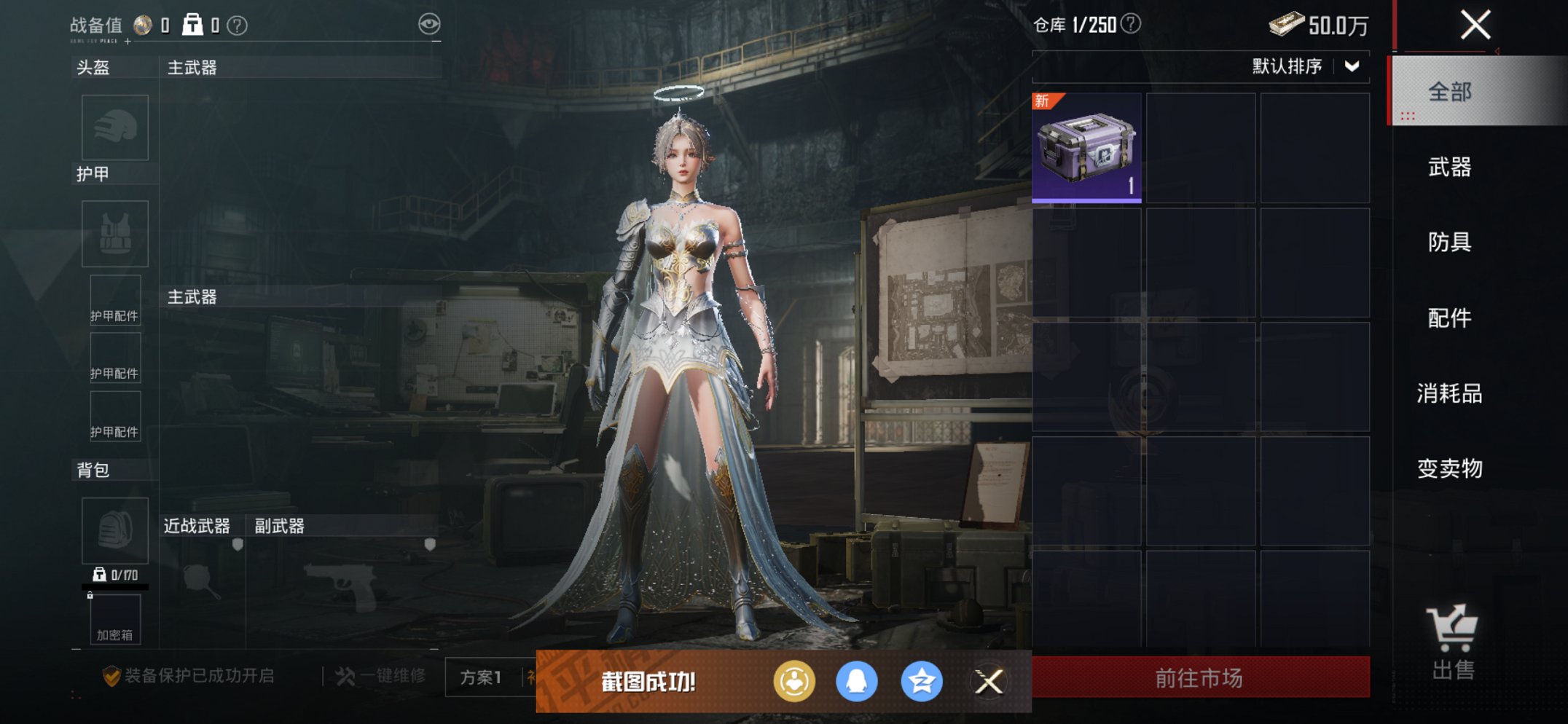Share the screenshot via the QQ penguin icon
The height and width of the screenshot is (724, 1568).
(856, 682)
